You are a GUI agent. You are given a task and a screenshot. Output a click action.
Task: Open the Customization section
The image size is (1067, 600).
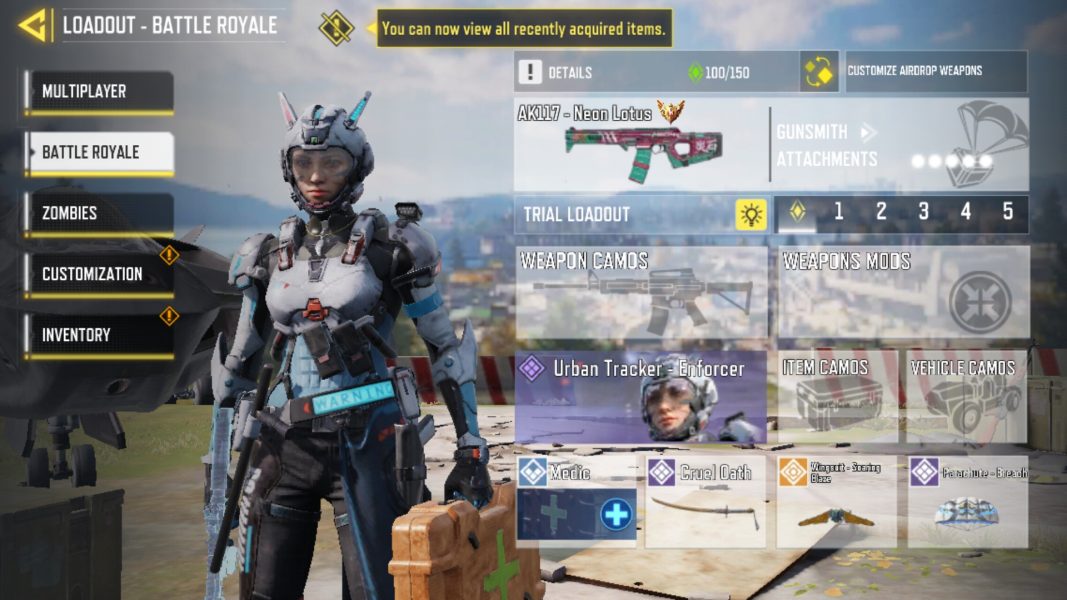(x=99, y=274)
